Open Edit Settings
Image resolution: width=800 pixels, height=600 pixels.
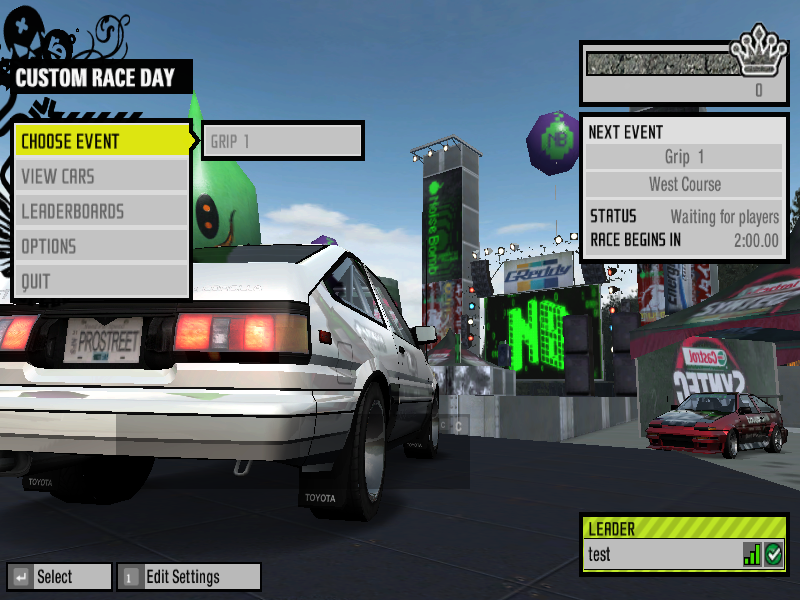click(189, 577)
